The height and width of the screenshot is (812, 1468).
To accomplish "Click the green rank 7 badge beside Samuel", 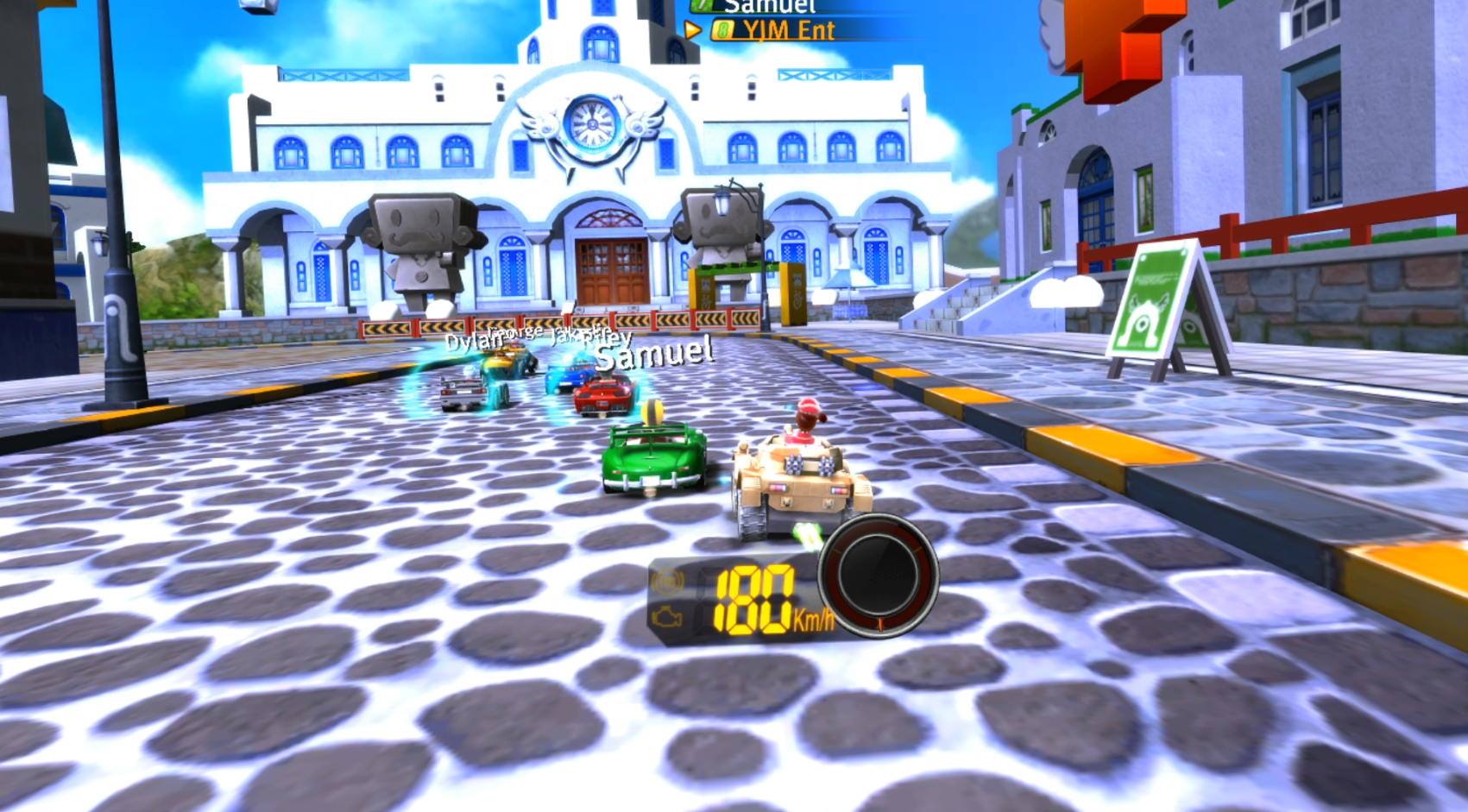I will point(702,5).
